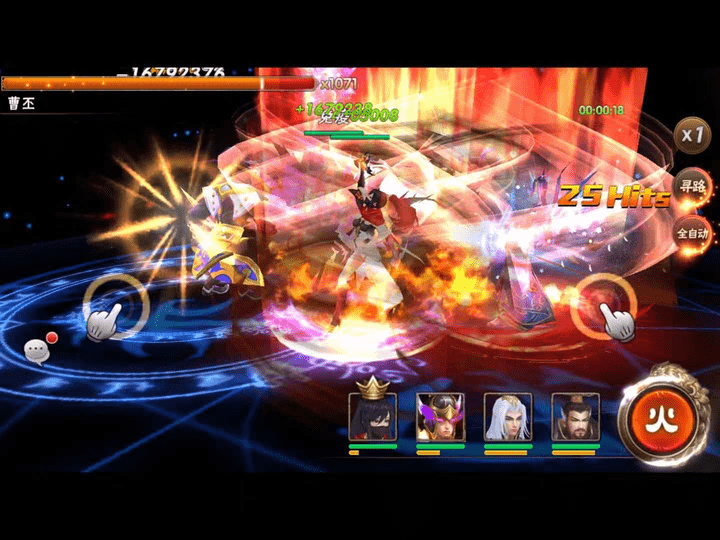Choose the white-haired hero portrait
The height and width of the screenshot is (540, 720).
point(507,416)
